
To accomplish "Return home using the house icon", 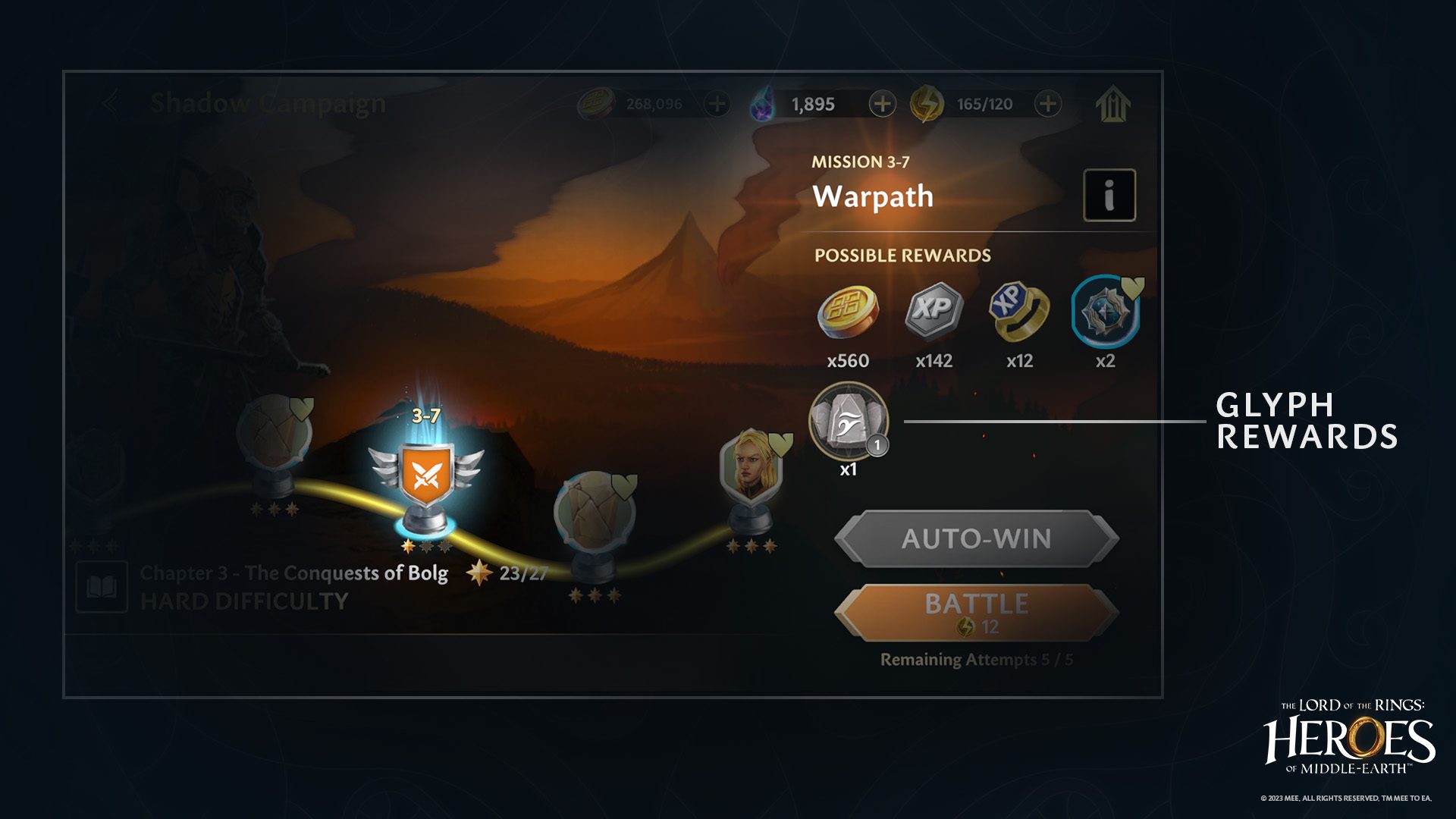I will click(1113, 105).
